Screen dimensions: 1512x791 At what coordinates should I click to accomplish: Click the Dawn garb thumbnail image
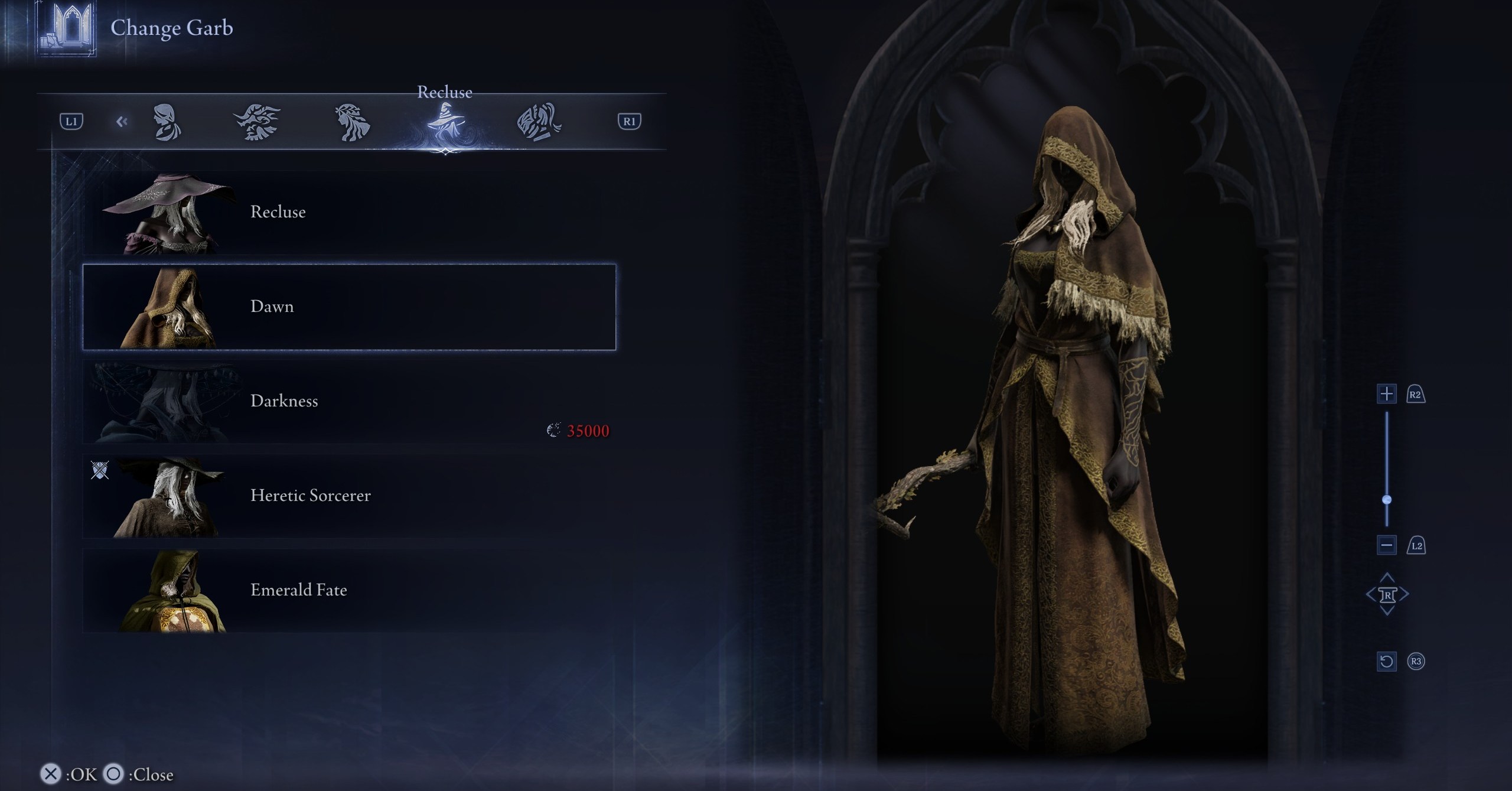[168, 308]
